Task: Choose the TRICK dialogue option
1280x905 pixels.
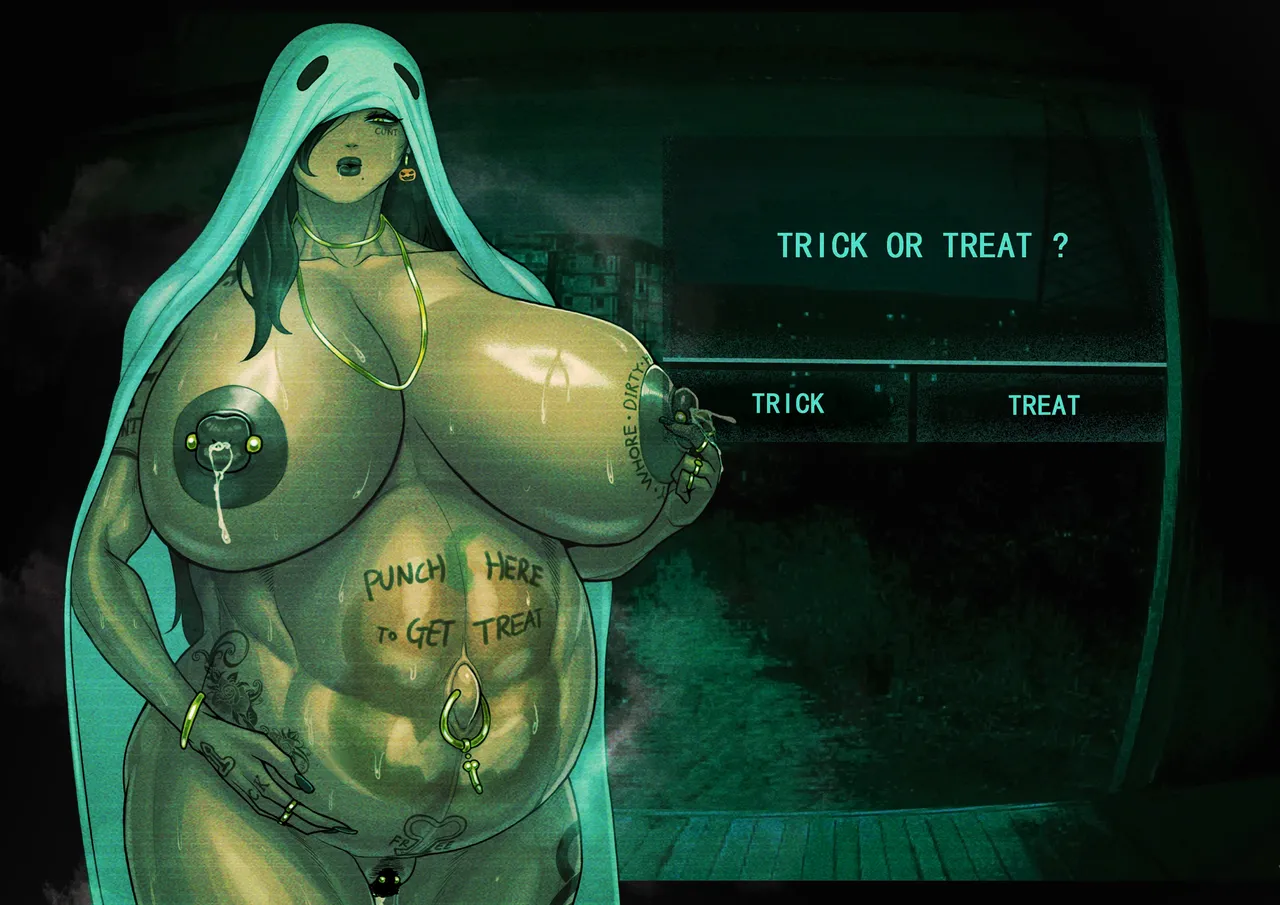Action: (788, 404)
